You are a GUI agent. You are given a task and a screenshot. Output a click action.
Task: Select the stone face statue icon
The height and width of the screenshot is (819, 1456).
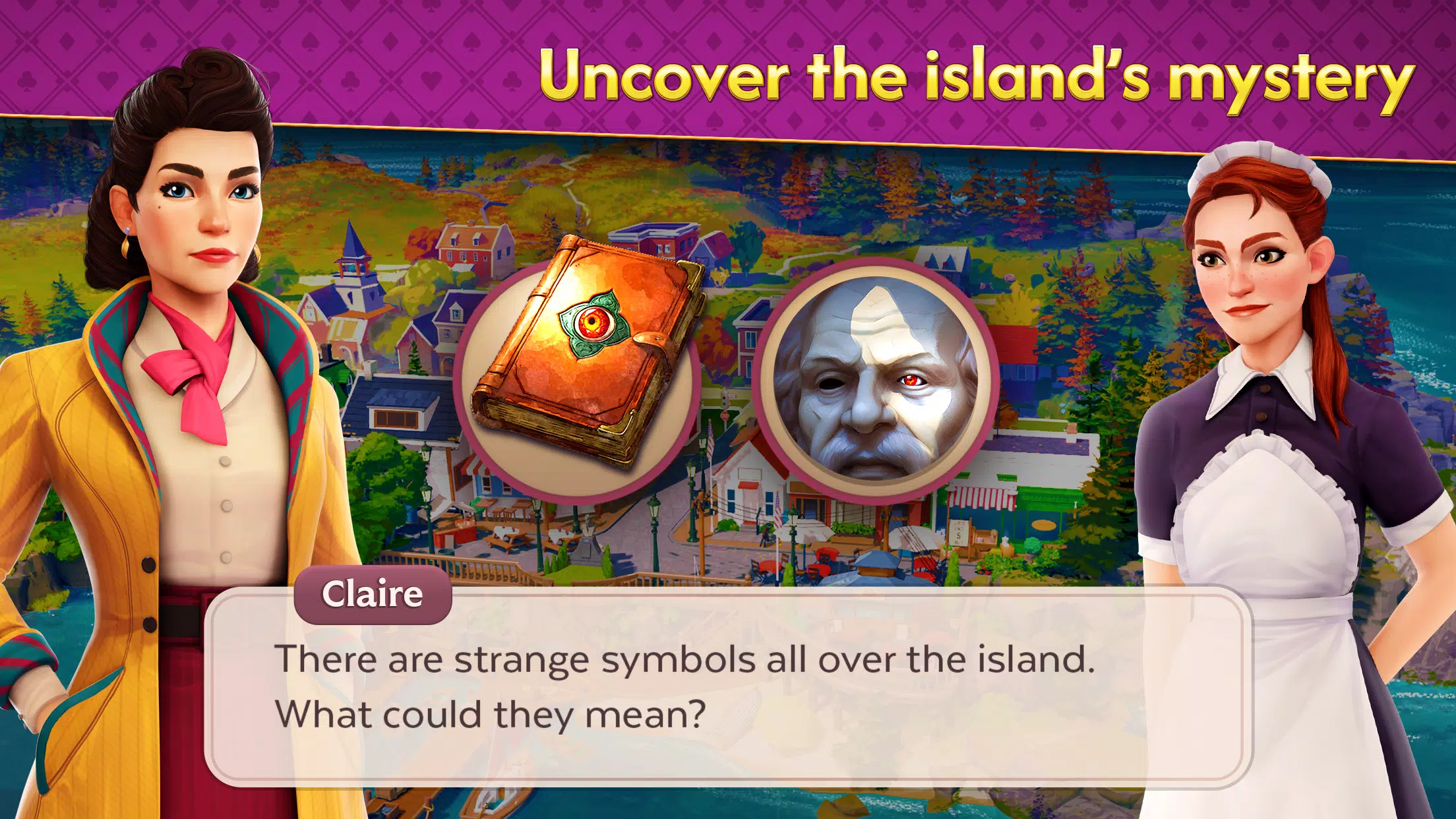[x=874, y=380]
